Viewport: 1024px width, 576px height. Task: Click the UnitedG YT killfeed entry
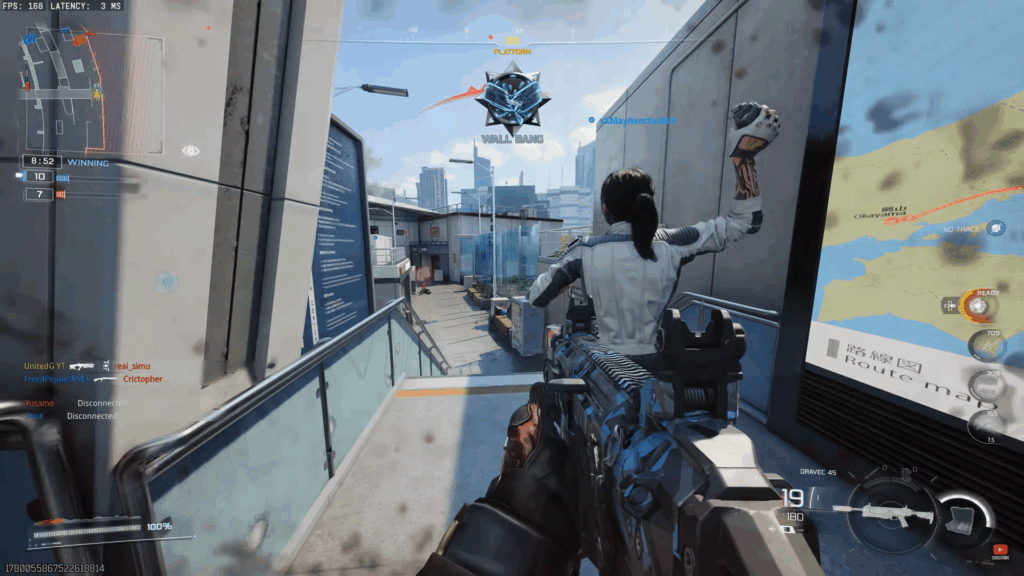(x=46, y=366)
